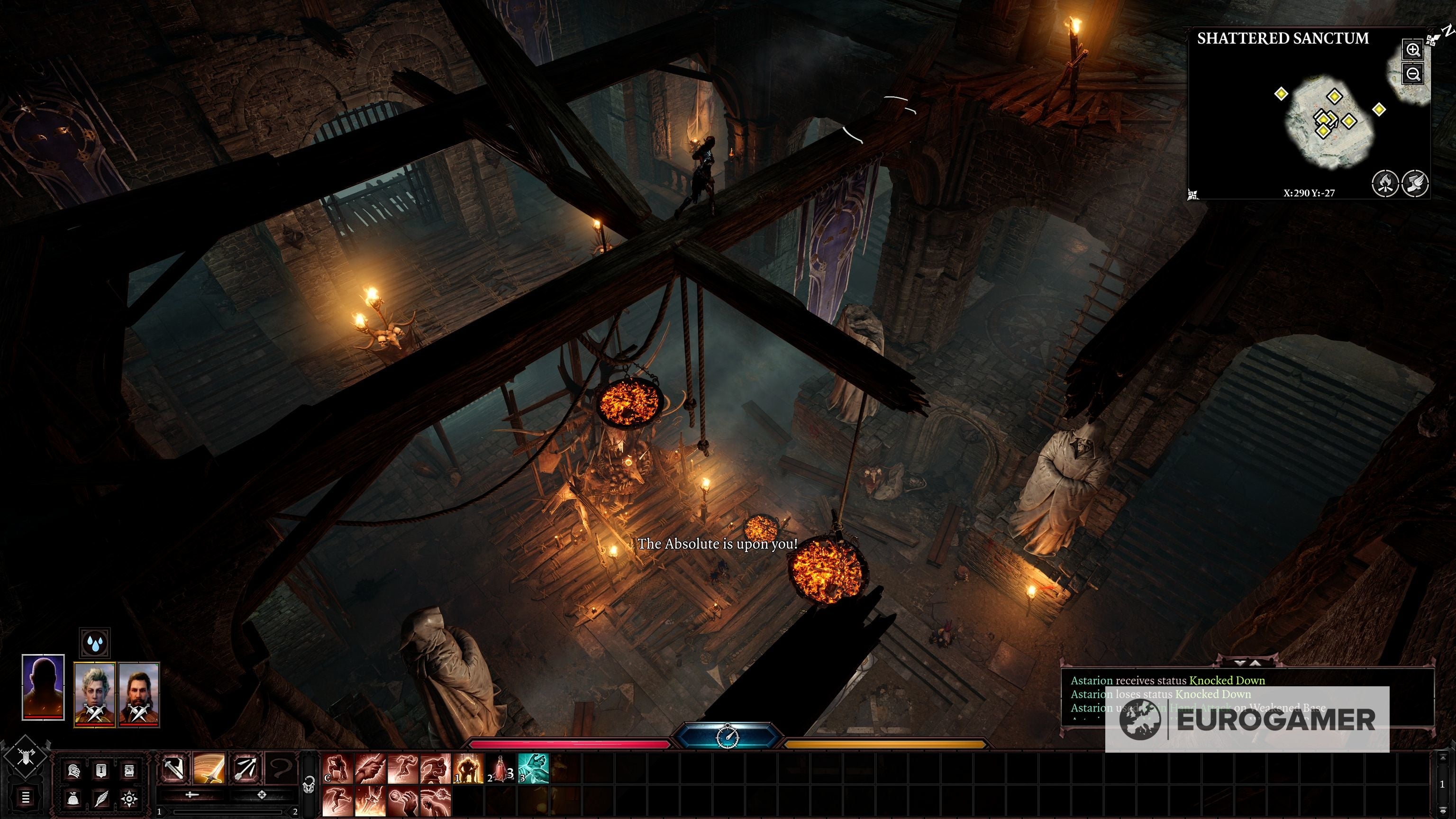Zoom in on the Shattered Sanctum minimap
This screenshot has height=819, width=1456.
pyautogui.click(x=1412, y=50)
